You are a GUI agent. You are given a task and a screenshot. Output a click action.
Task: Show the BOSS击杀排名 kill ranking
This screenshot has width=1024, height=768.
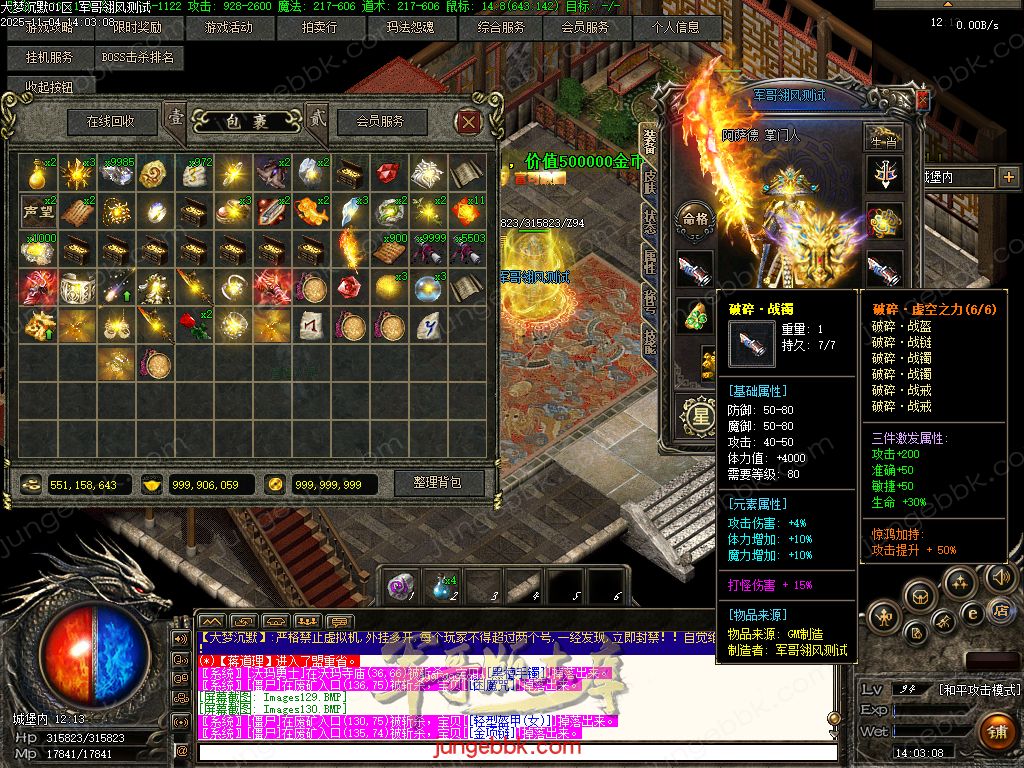tap(138, 58)
